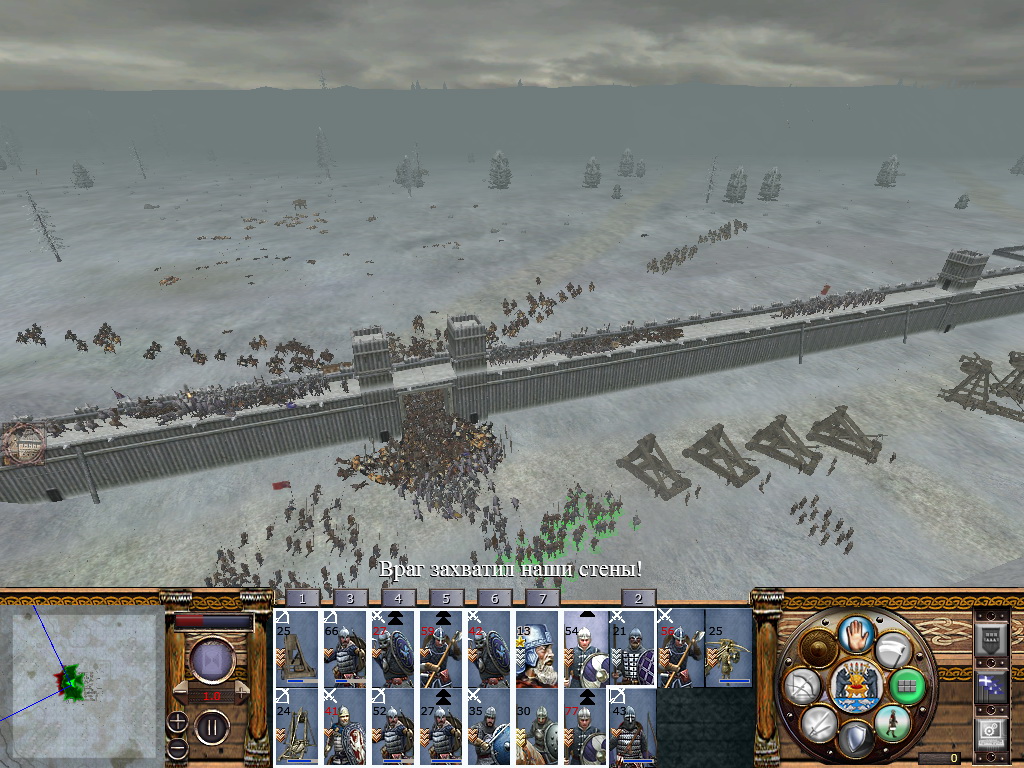Choose the archer unit card showing 66
1024x768 pixels.
click(x=345, y=649)
